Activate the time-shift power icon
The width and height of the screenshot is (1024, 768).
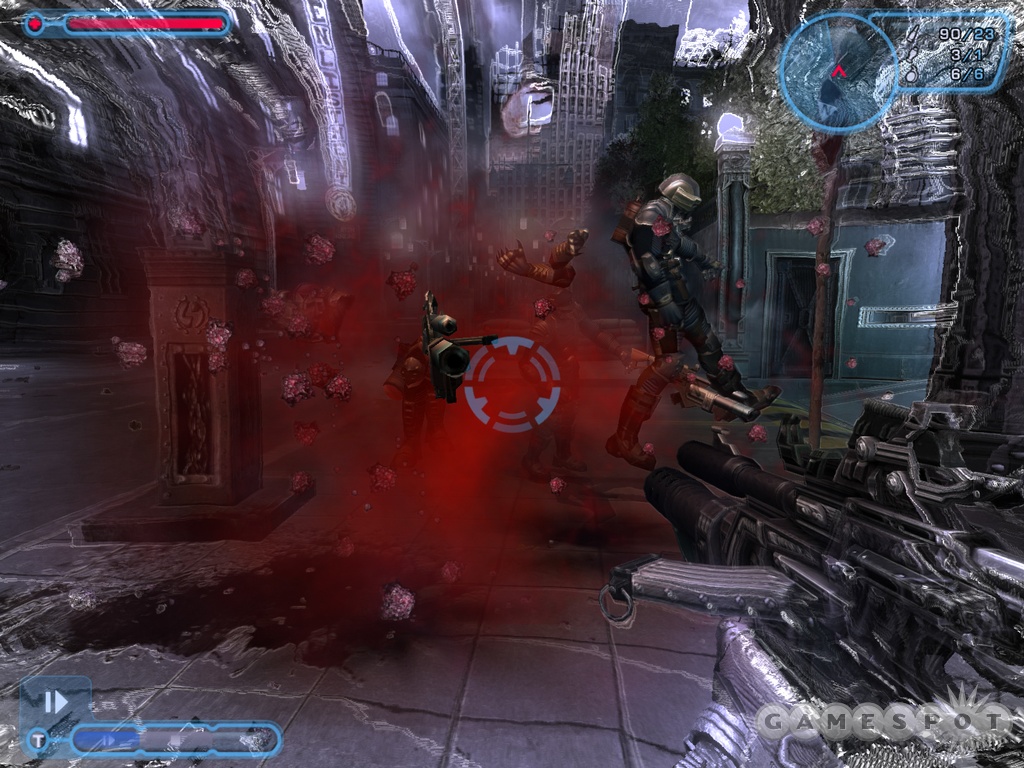point(56,701)
